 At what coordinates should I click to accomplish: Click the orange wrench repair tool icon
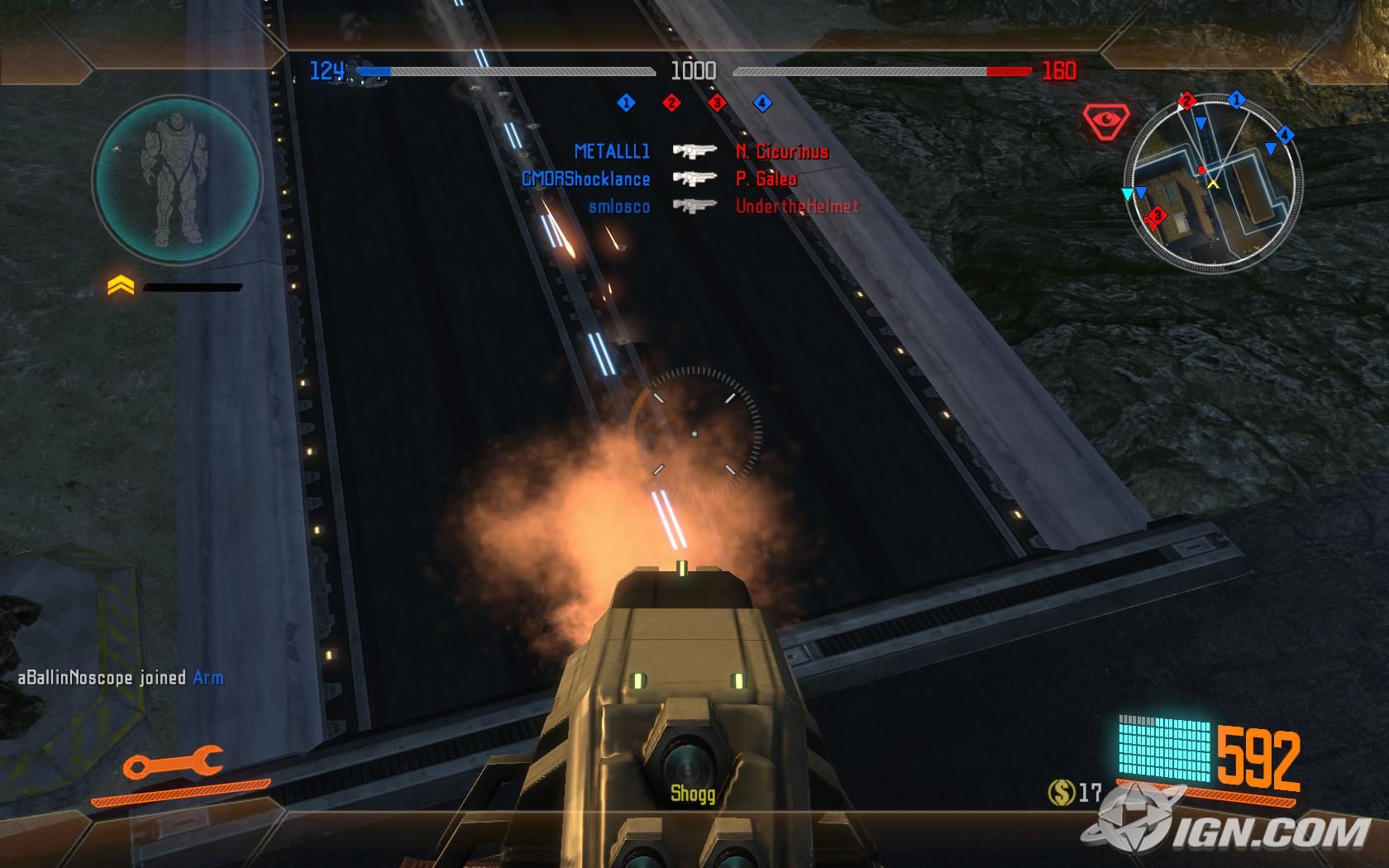click(x=173, y=764)
